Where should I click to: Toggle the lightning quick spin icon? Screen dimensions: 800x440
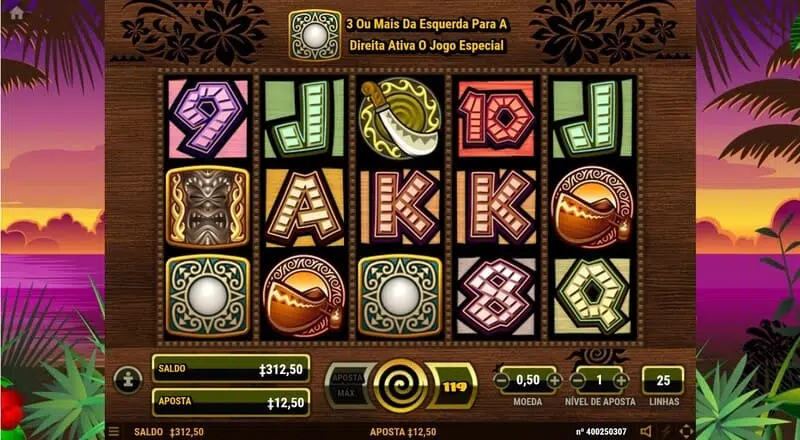point(666,432)
